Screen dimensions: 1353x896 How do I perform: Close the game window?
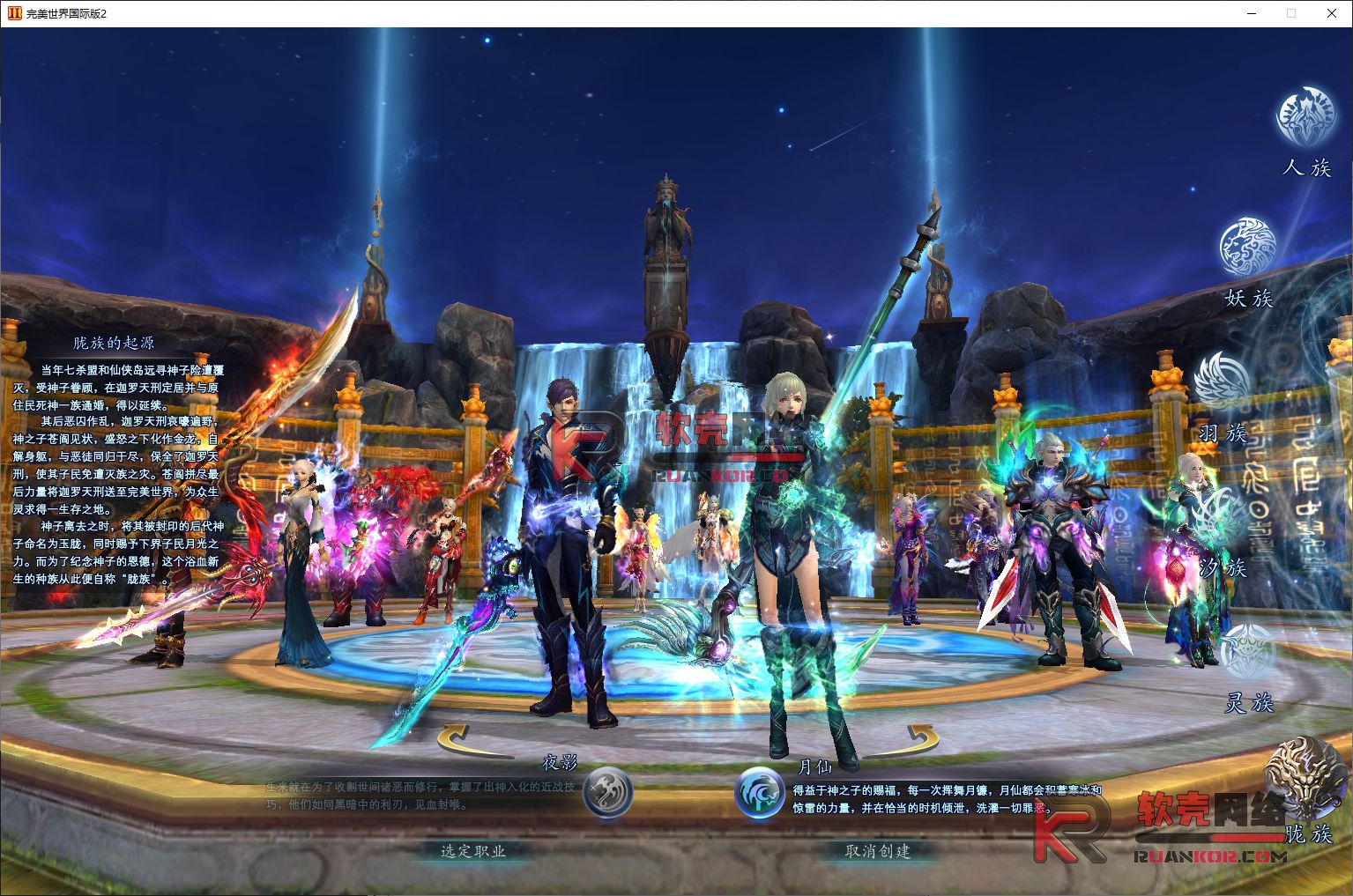[1332, 13]
